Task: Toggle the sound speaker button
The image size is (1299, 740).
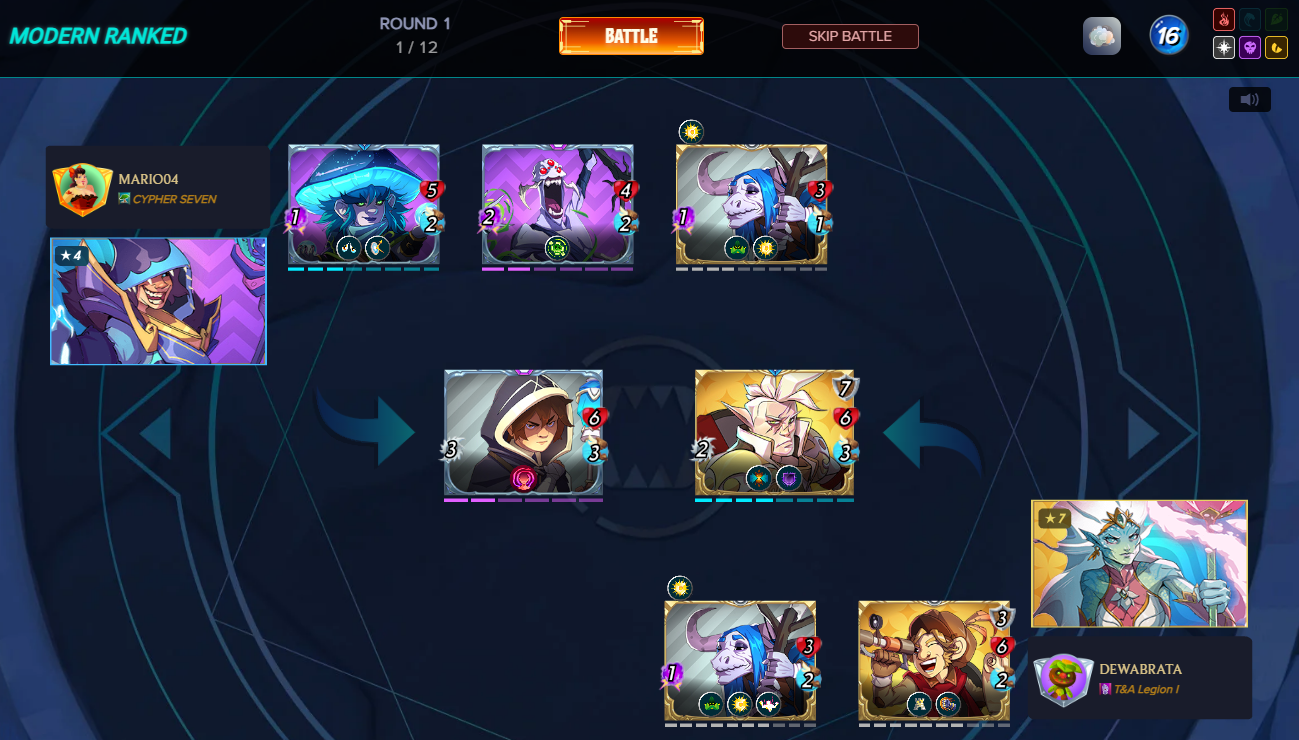Action: tap(1249, 100)
